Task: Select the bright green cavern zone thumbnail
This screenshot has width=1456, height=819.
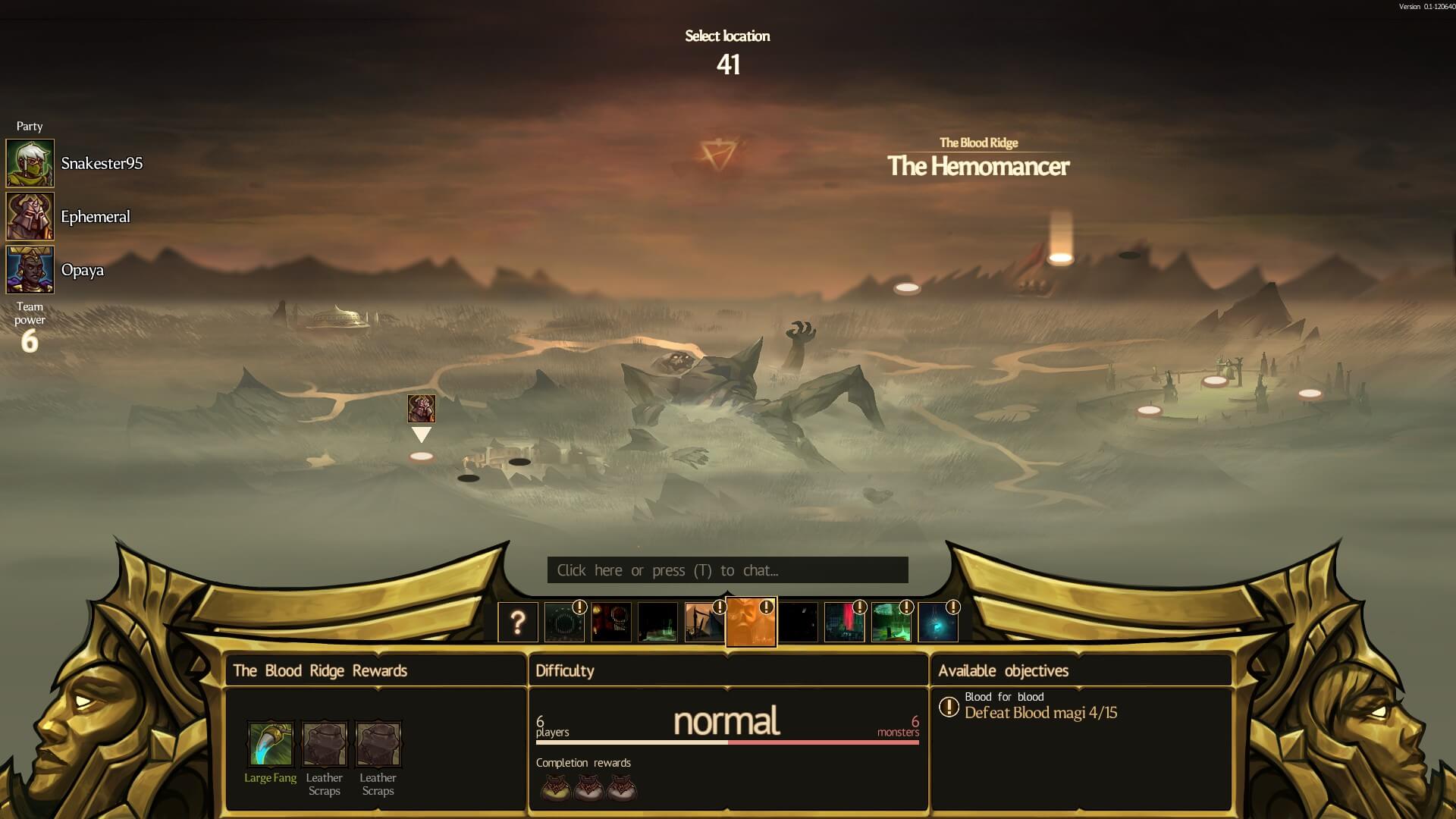Action: point(891,623)
